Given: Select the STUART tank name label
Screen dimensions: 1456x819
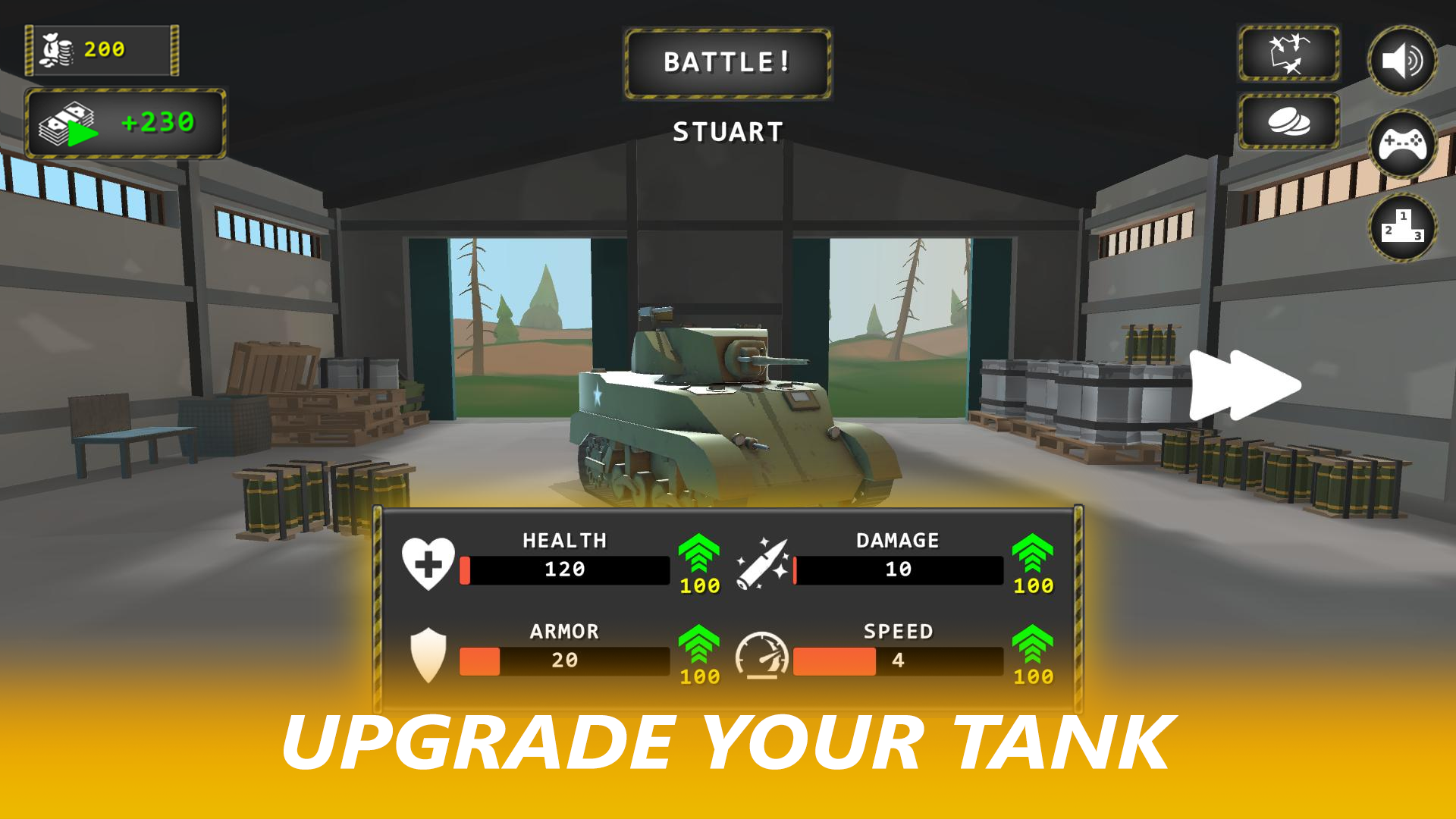Looking at the screenshot, I should (x=726, y=130).
